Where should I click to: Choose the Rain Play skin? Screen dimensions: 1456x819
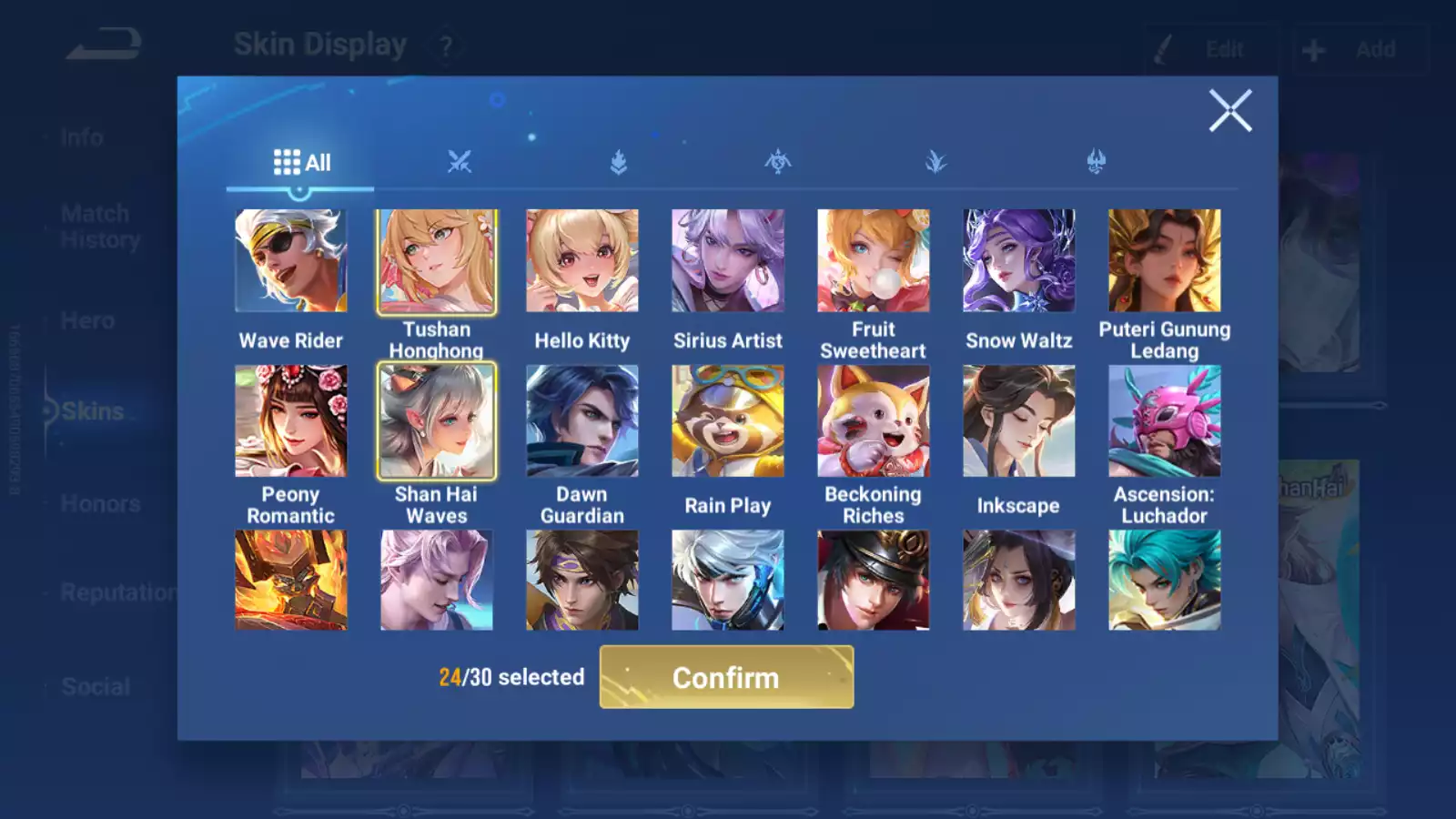click(728, 421)
